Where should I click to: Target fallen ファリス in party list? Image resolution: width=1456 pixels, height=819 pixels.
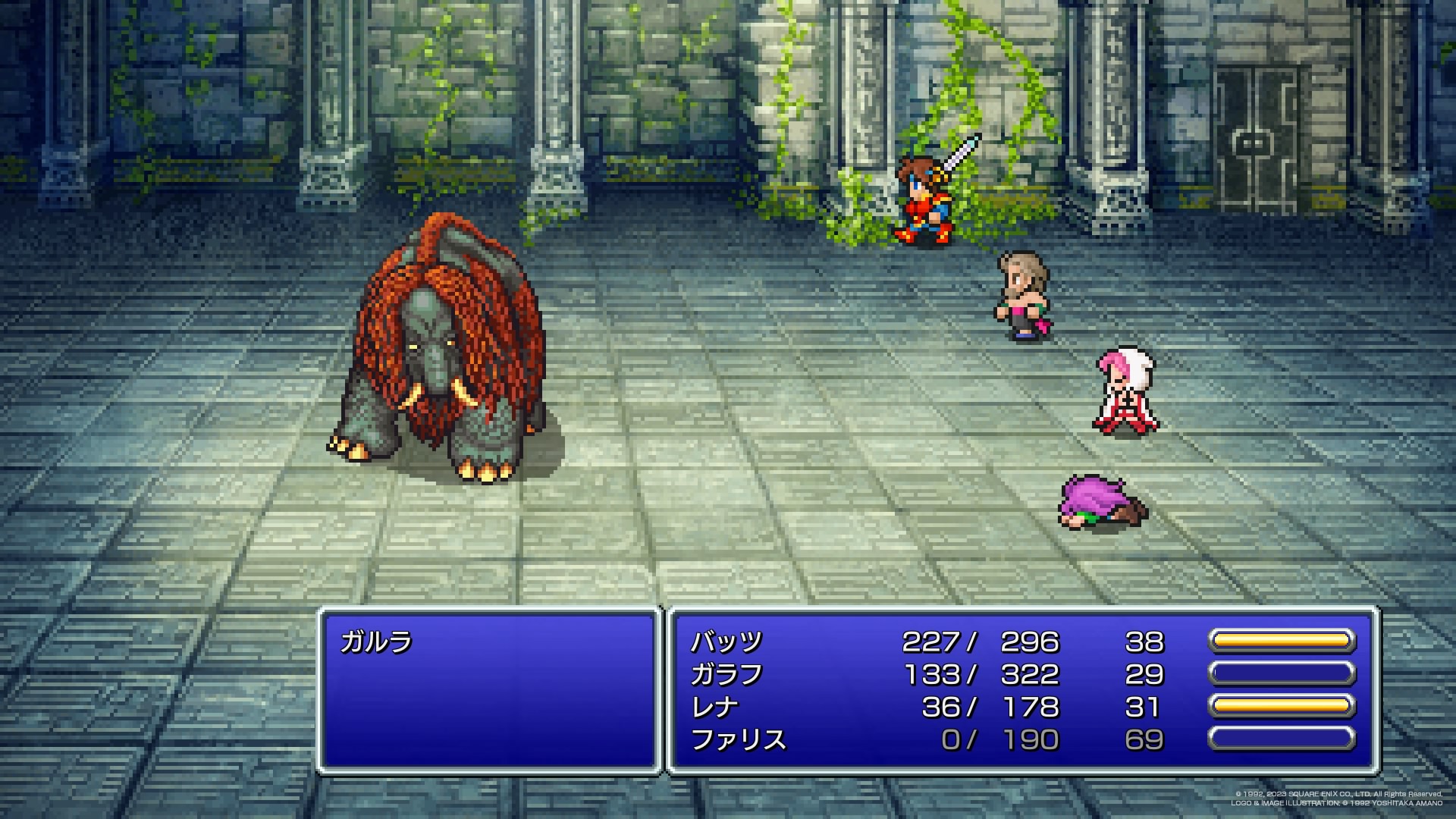(x=738, y=740)
